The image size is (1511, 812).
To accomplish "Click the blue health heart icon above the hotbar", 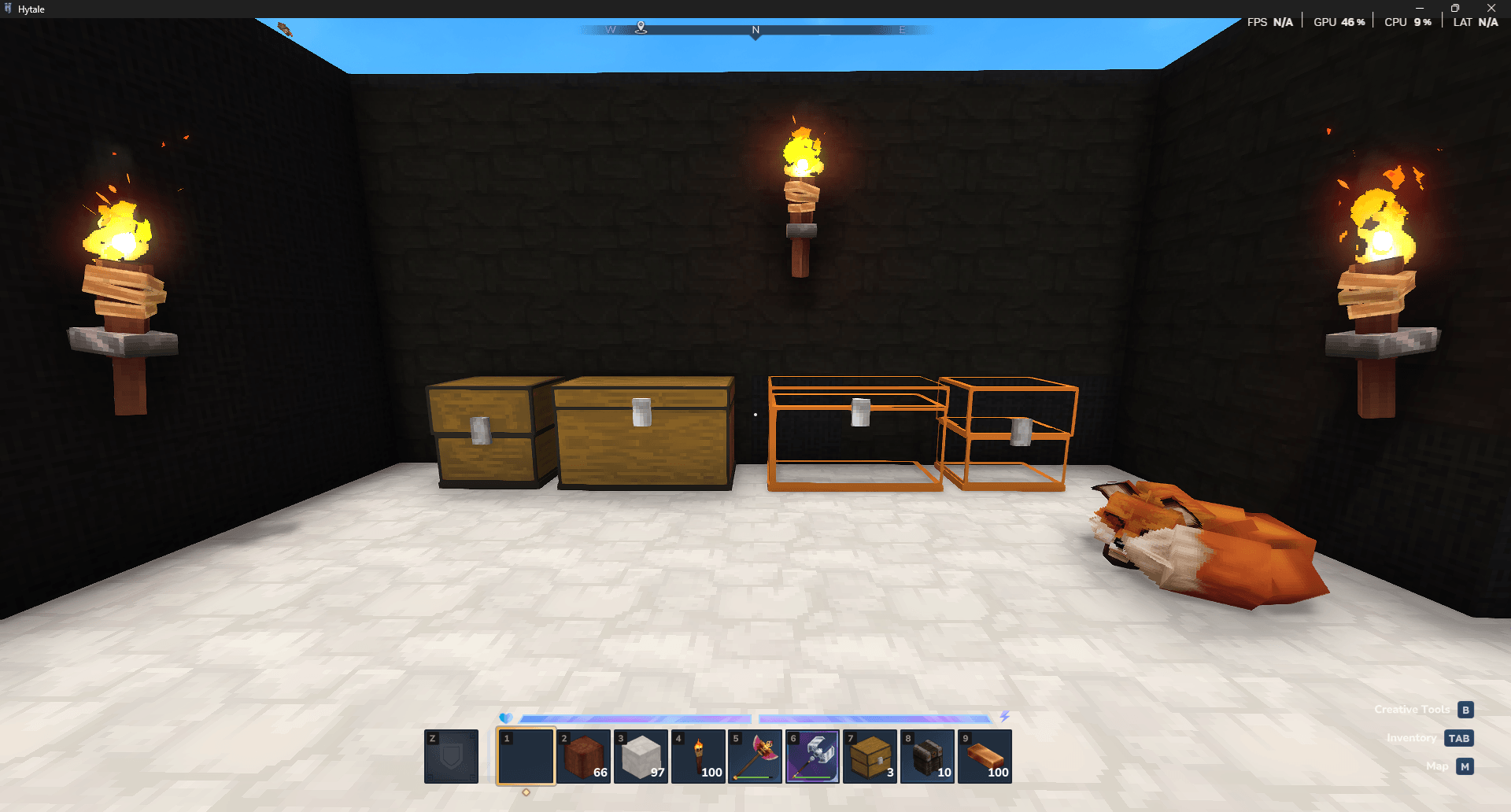I will pos(506,717).
